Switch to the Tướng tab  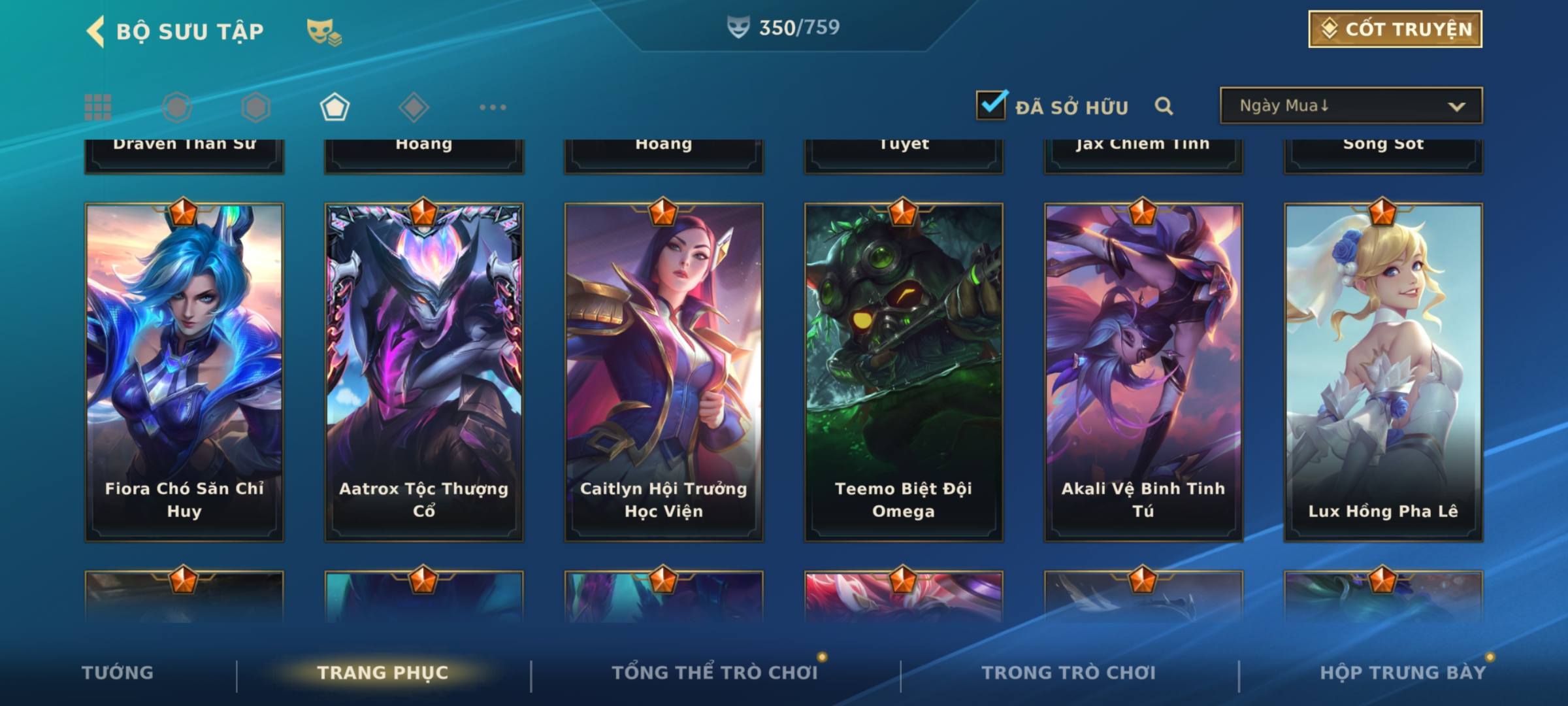point(118,673)
